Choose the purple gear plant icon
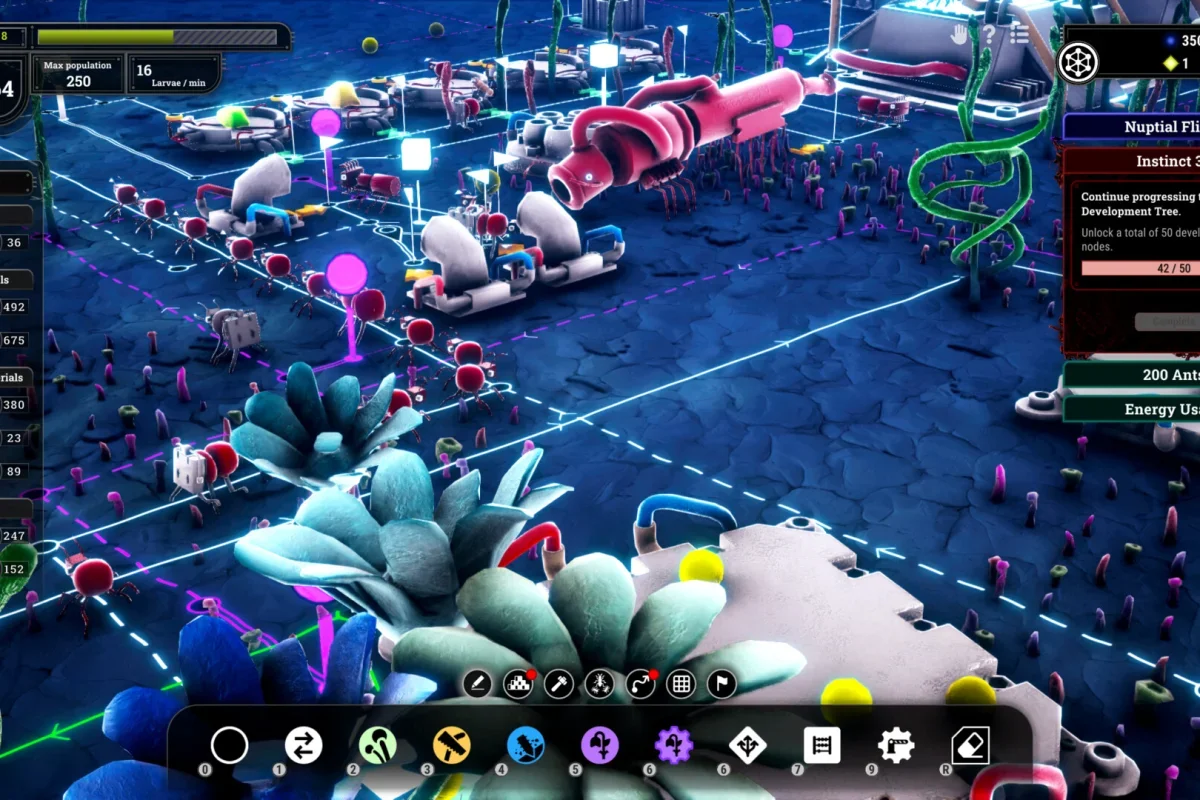 coord(674,745)
